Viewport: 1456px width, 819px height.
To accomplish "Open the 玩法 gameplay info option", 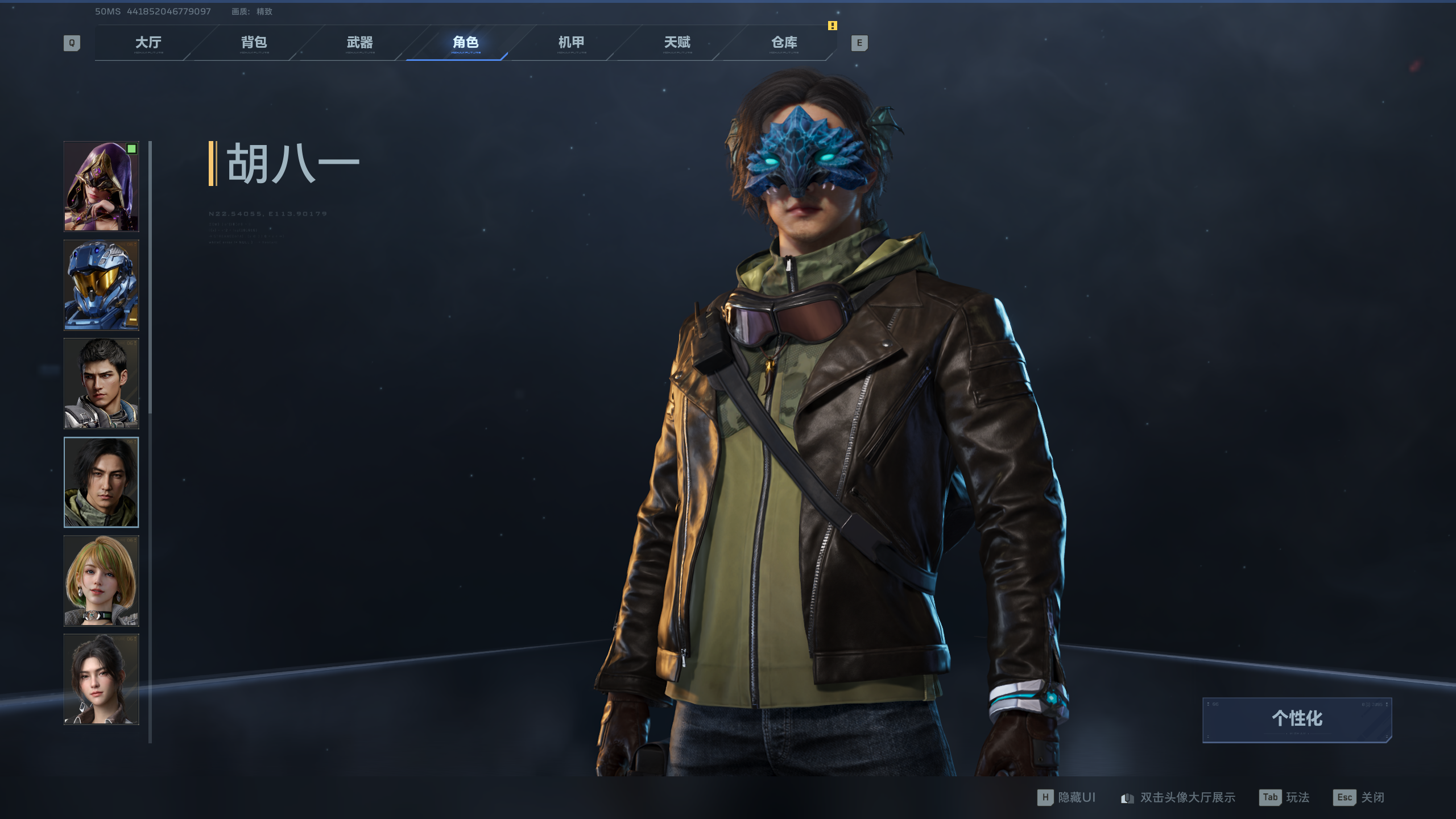I will [1285, 797].
